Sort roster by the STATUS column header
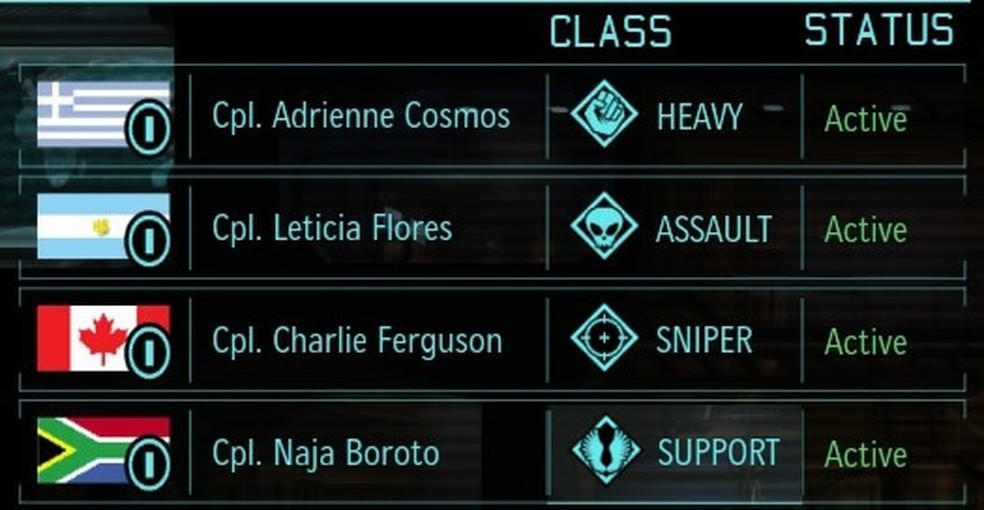This screenshot has height=510, width=984. (x=879, y=30)
